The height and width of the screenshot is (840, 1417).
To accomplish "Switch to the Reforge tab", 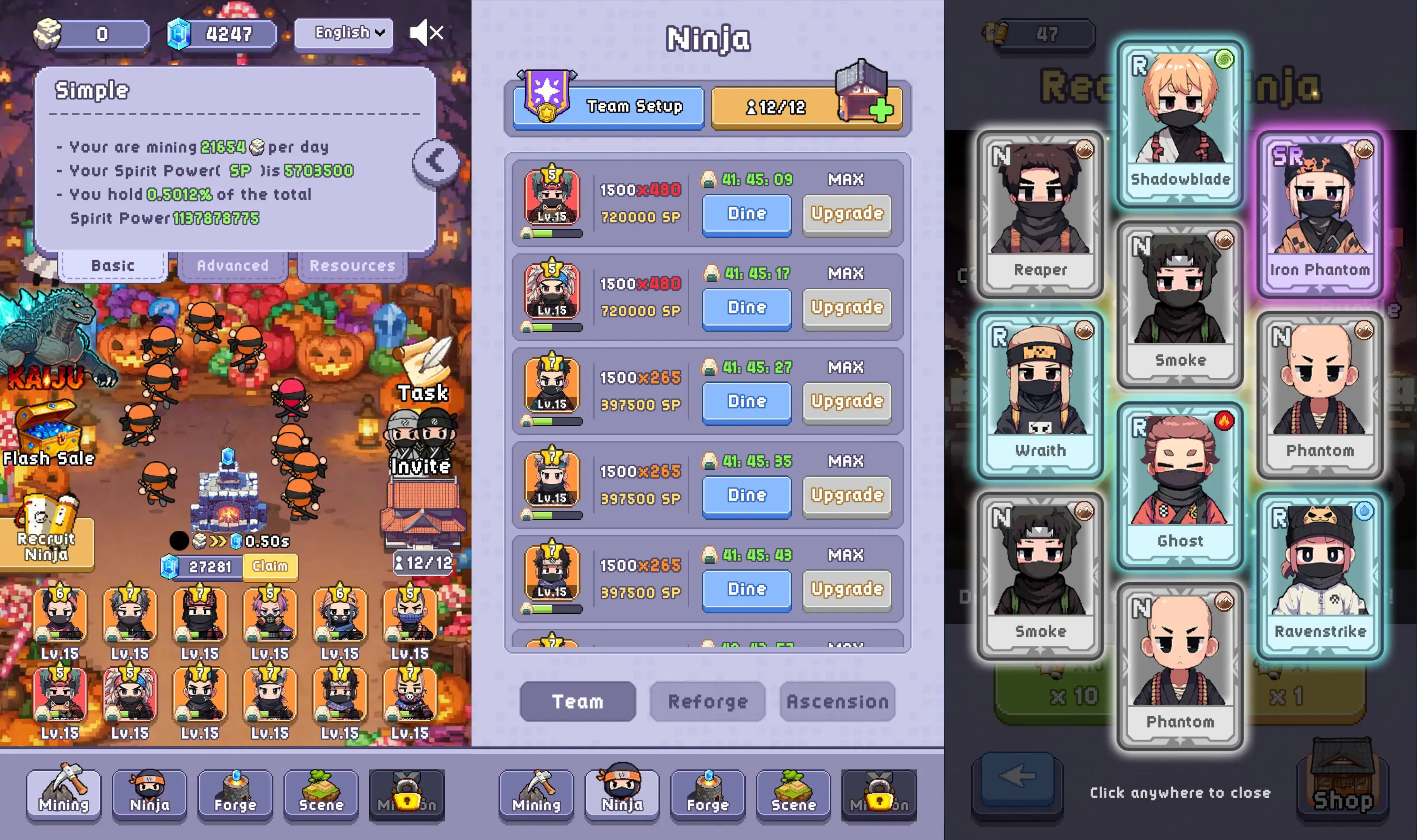I will (x=707, y=702).
